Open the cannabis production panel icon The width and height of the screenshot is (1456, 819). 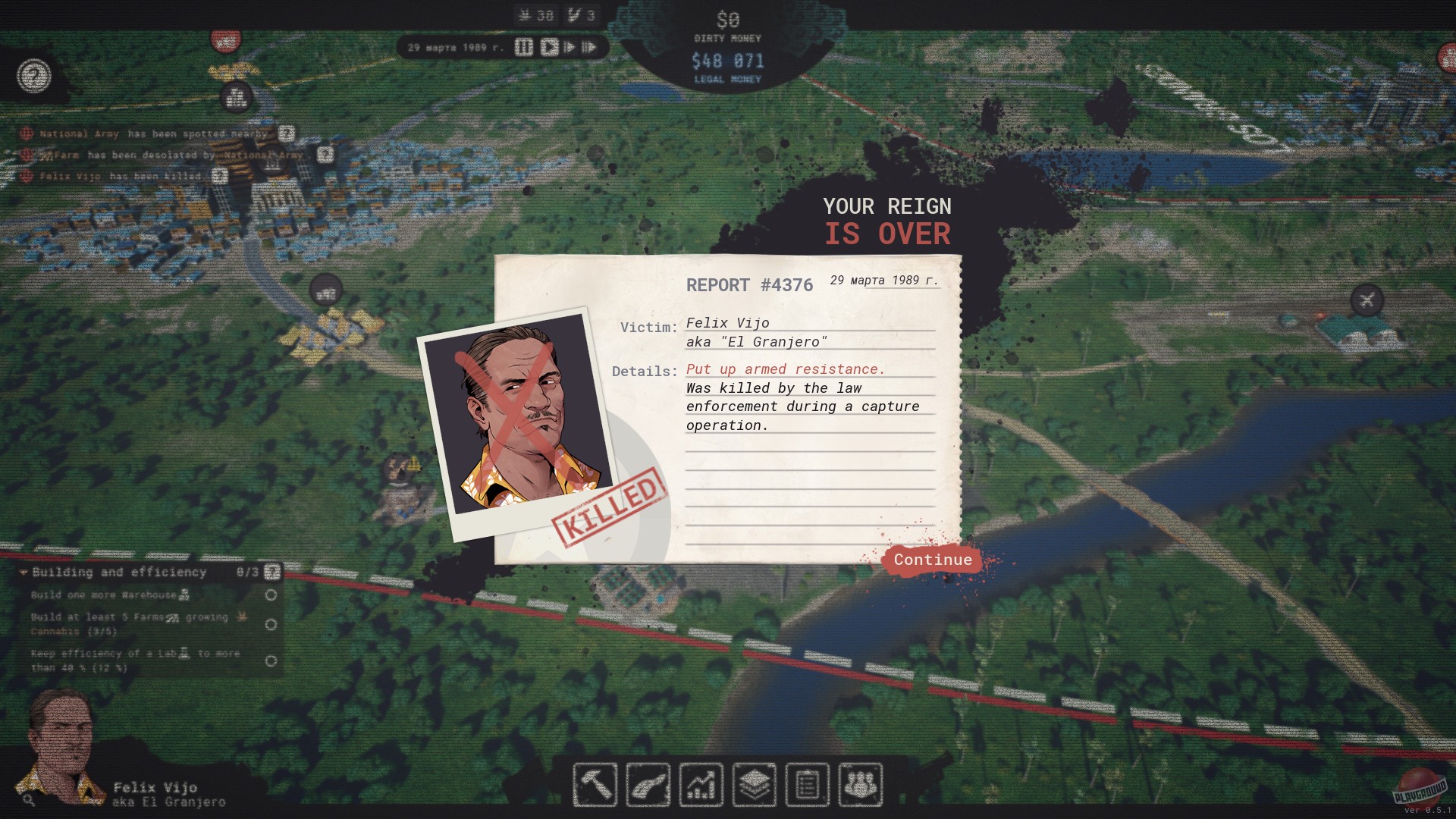[x=648, y=786]
